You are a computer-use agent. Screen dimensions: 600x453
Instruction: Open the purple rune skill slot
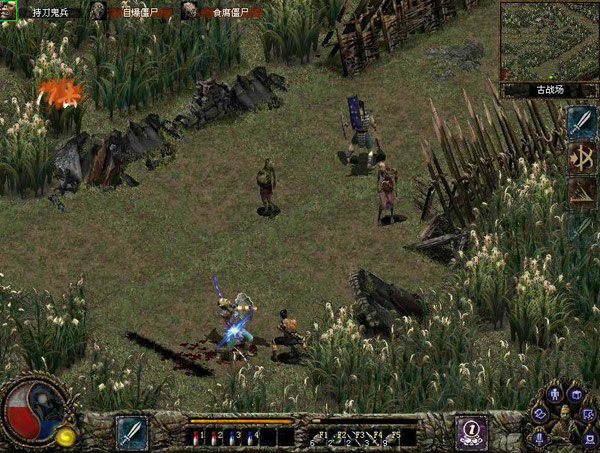(x=471, y=432)
